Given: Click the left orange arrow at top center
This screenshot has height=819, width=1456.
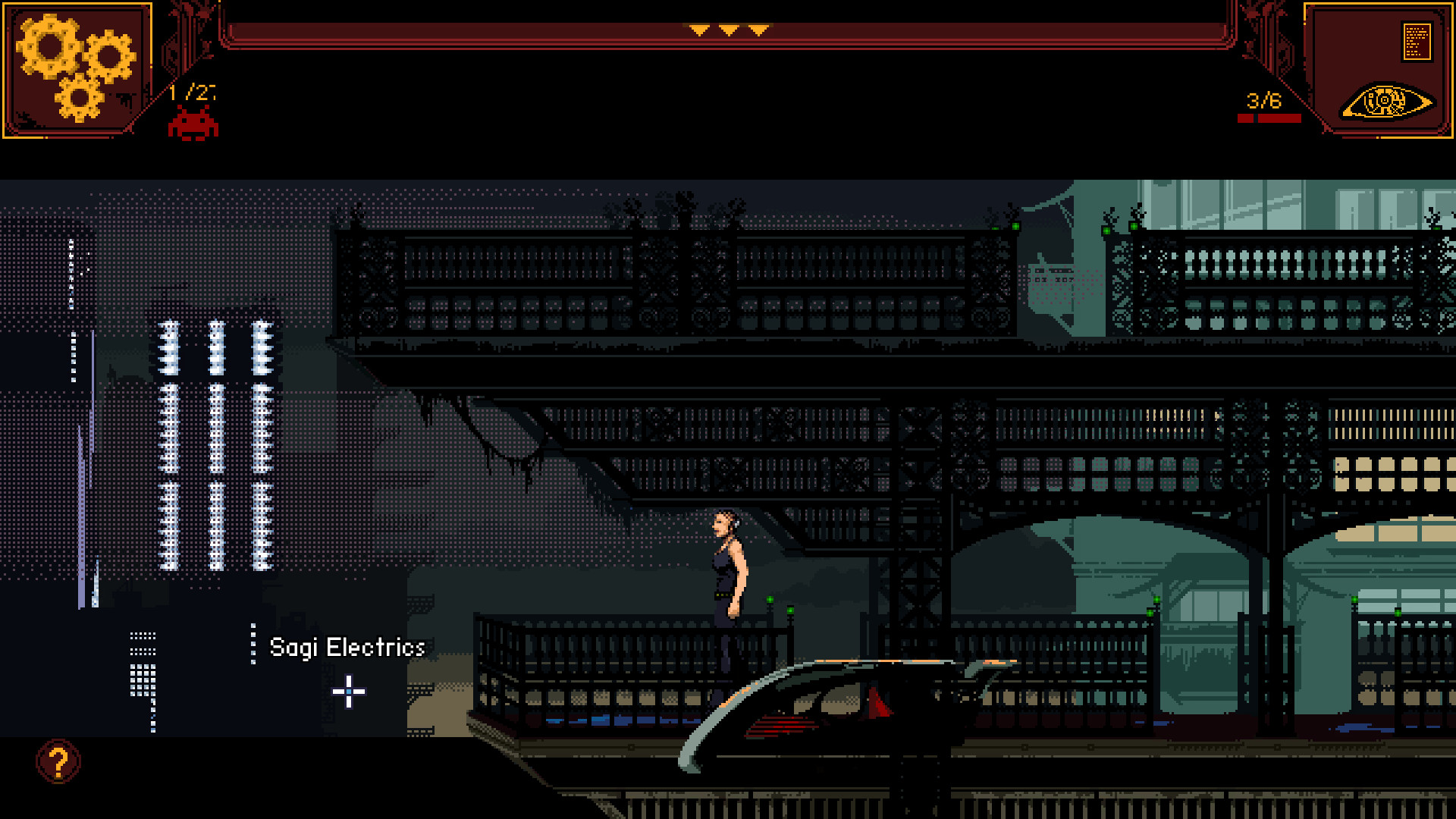Looking at the screenshot, I should pyautogui.click(x=700, y=31).
